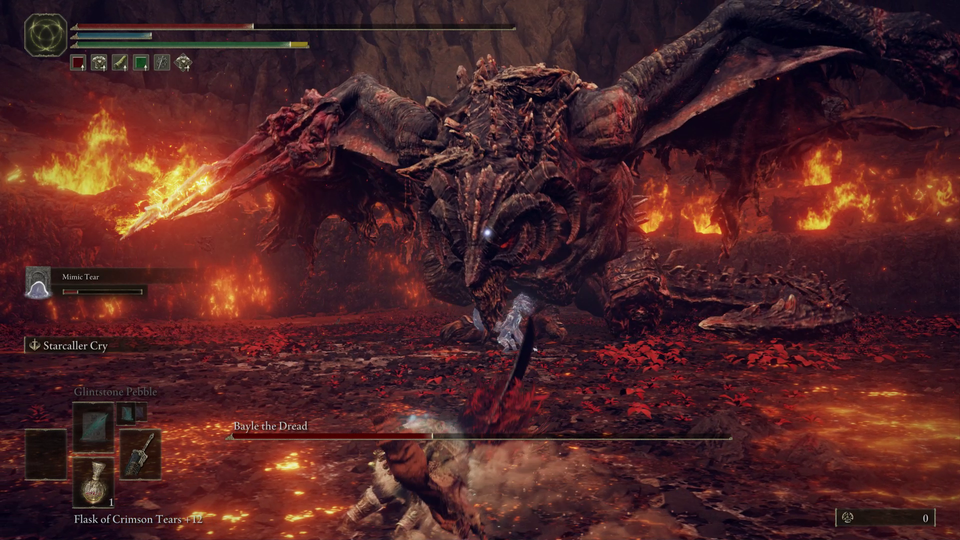This screenshot has height=540, width=960.
Task: Inspect the green square buff icon
Action: [141, 63]
